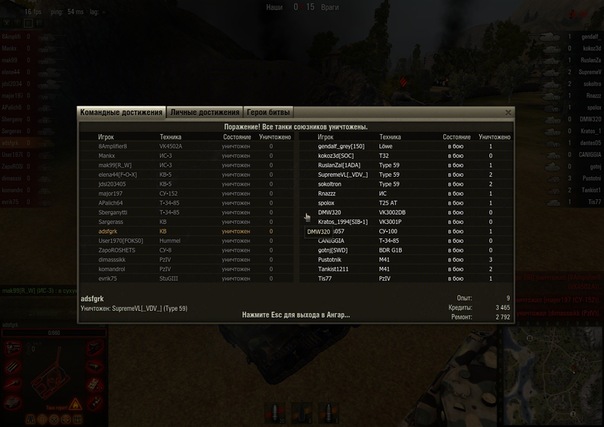
Task: Select the User1970[FOKS0] Hummel row
Action: 121,240
